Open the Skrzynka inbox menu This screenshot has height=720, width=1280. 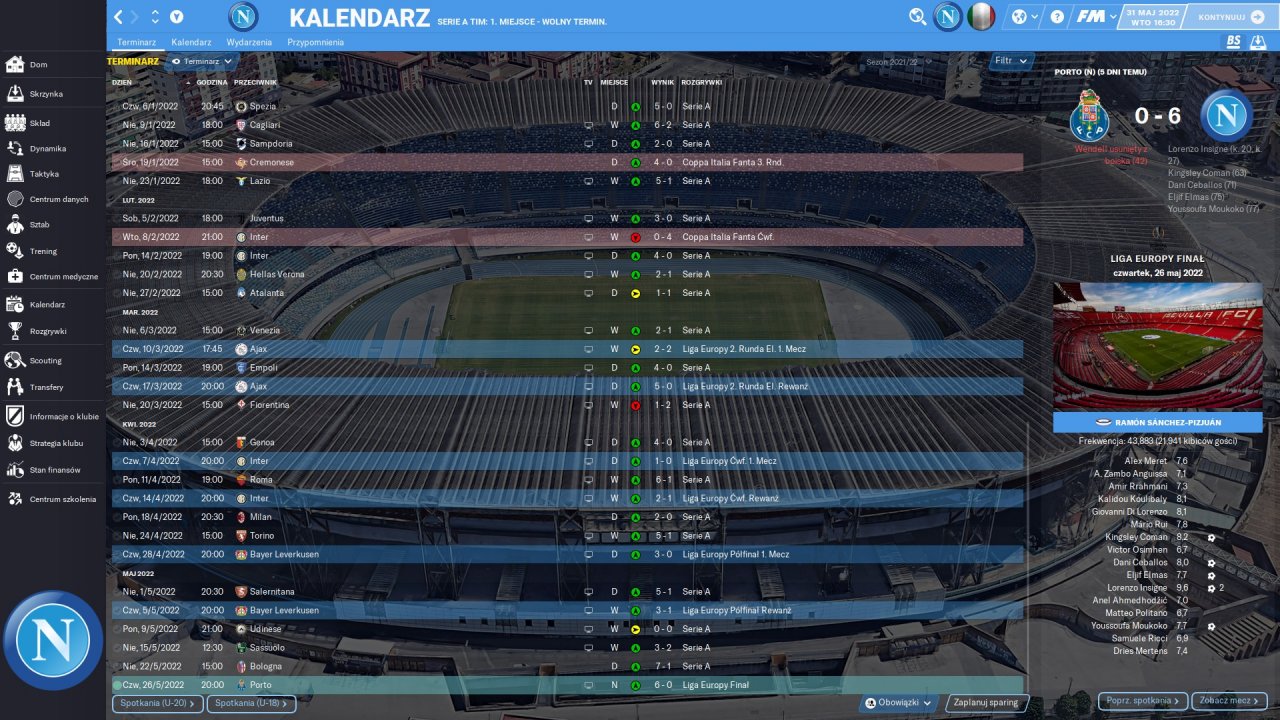[x=46, y=93]
